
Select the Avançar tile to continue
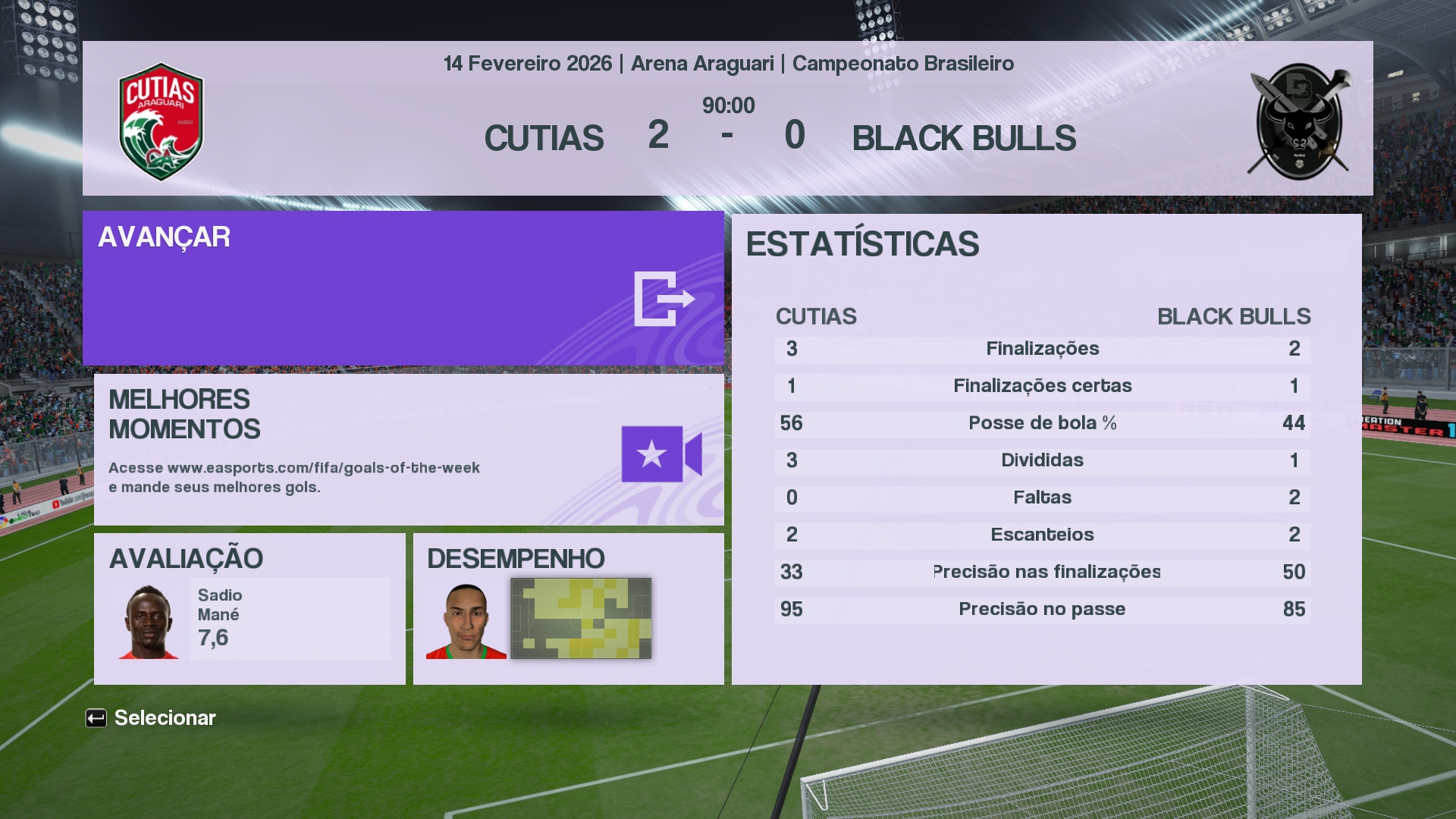pos(403,288)
